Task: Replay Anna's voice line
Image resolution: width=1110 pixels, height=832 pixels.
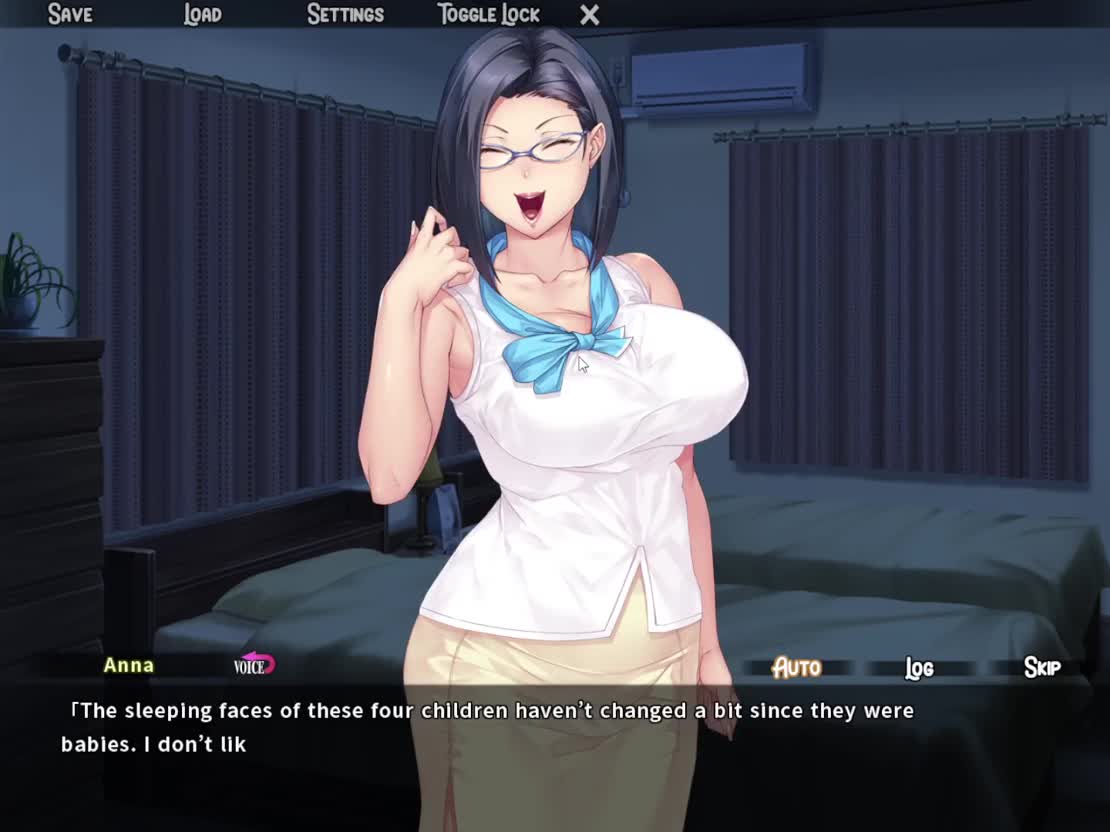Action: click(x=254, y=665)
